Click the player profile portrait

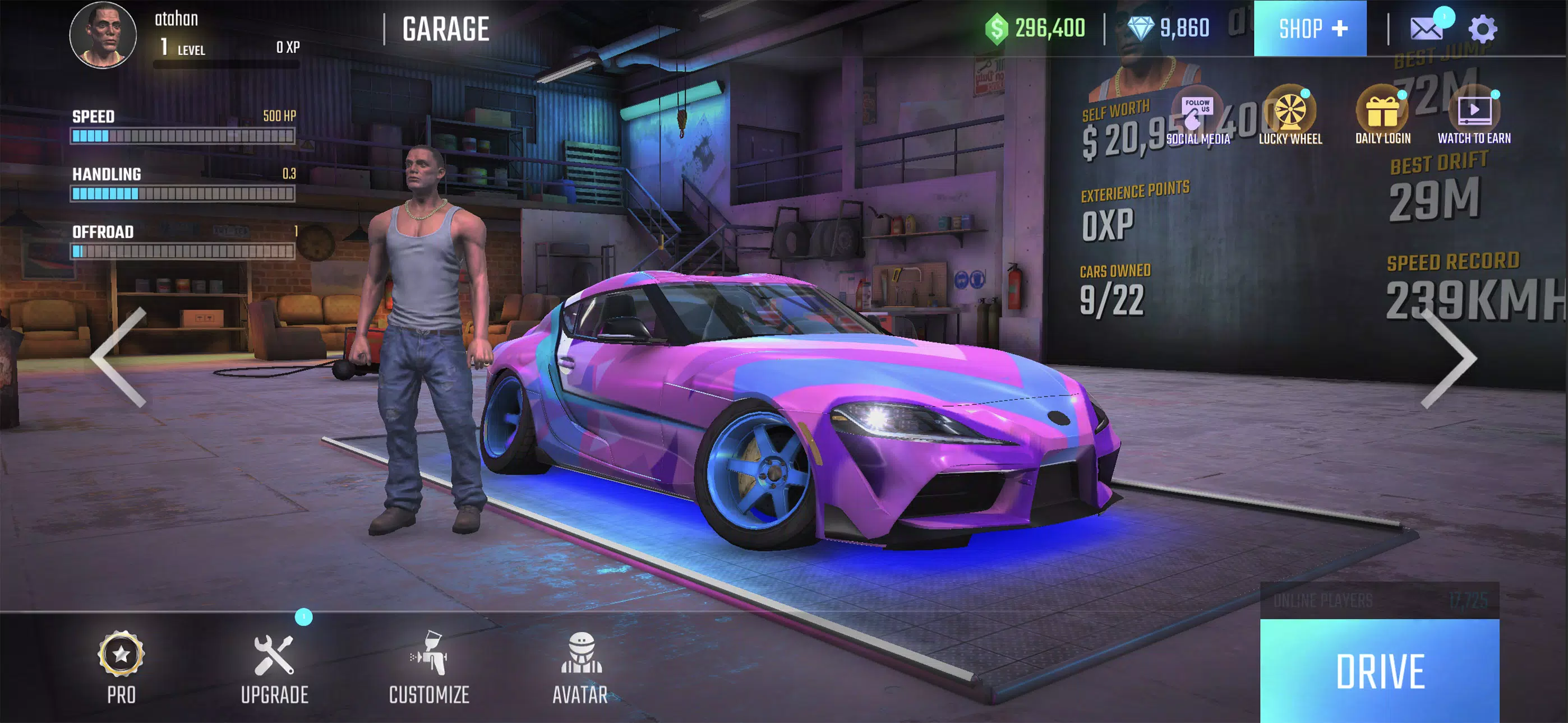103,34
